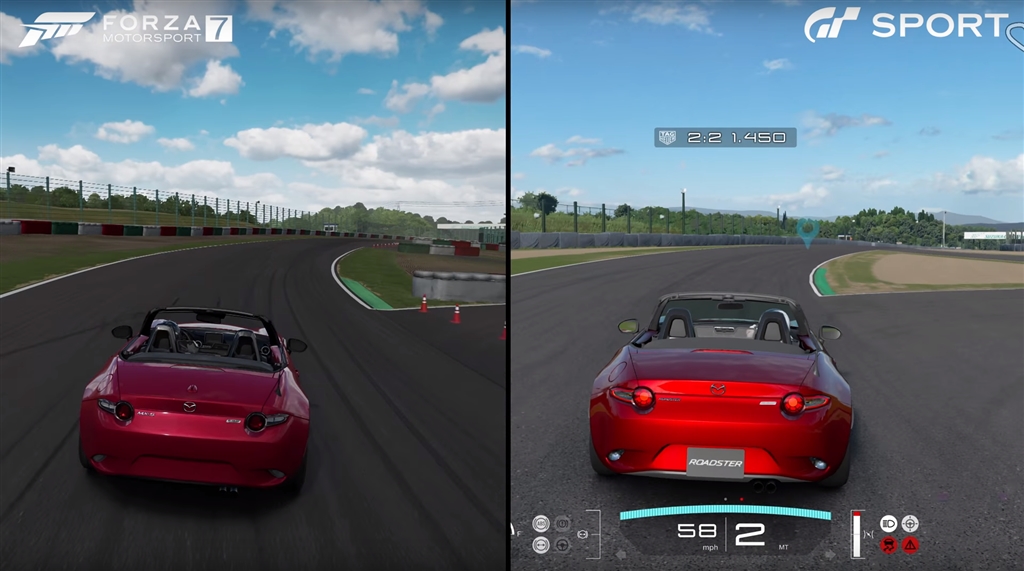Click the ABS indicator icon
Image resolution: width=1024 pixels, height=571 pixels.
click(541, 523)
